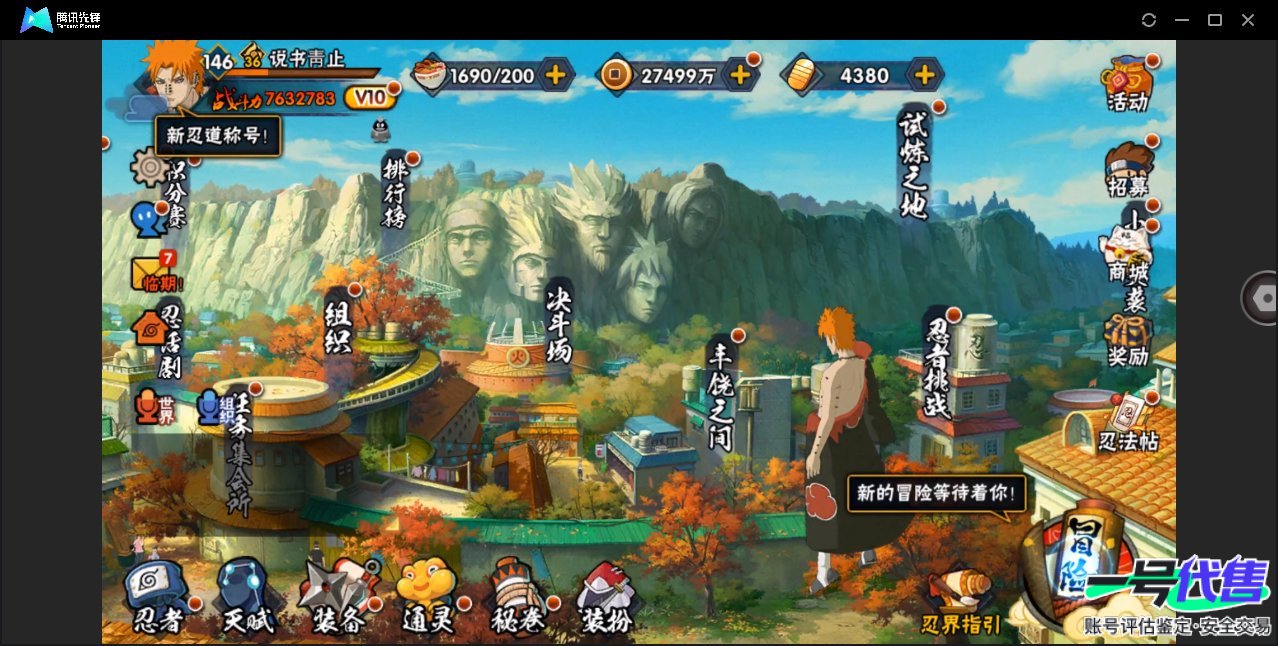
Task: Open the 排行榜 leaderboard
Action: pos(395,190)
